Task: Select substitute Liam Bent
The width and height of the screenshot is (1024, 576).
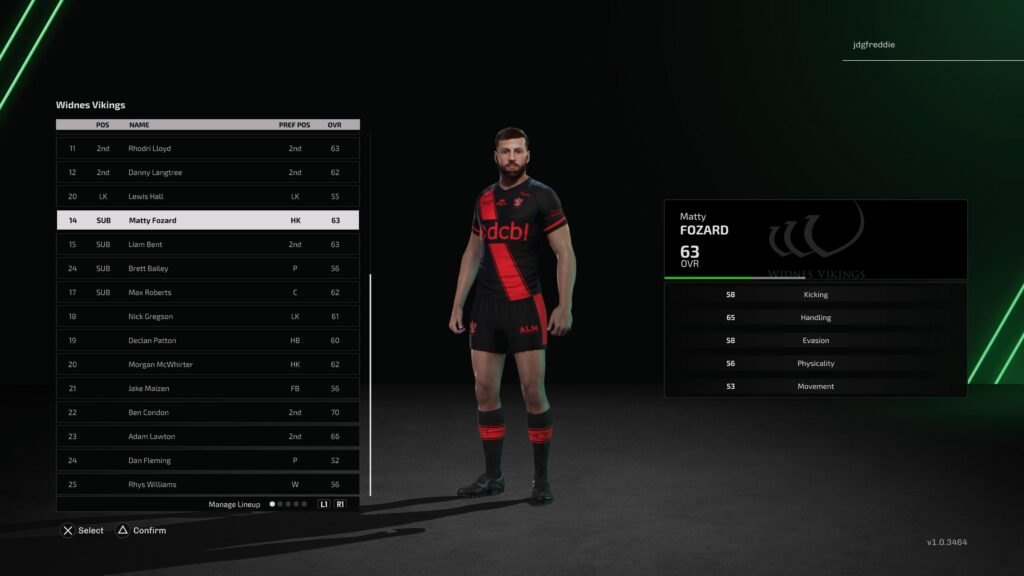Action: click(207, 244)
